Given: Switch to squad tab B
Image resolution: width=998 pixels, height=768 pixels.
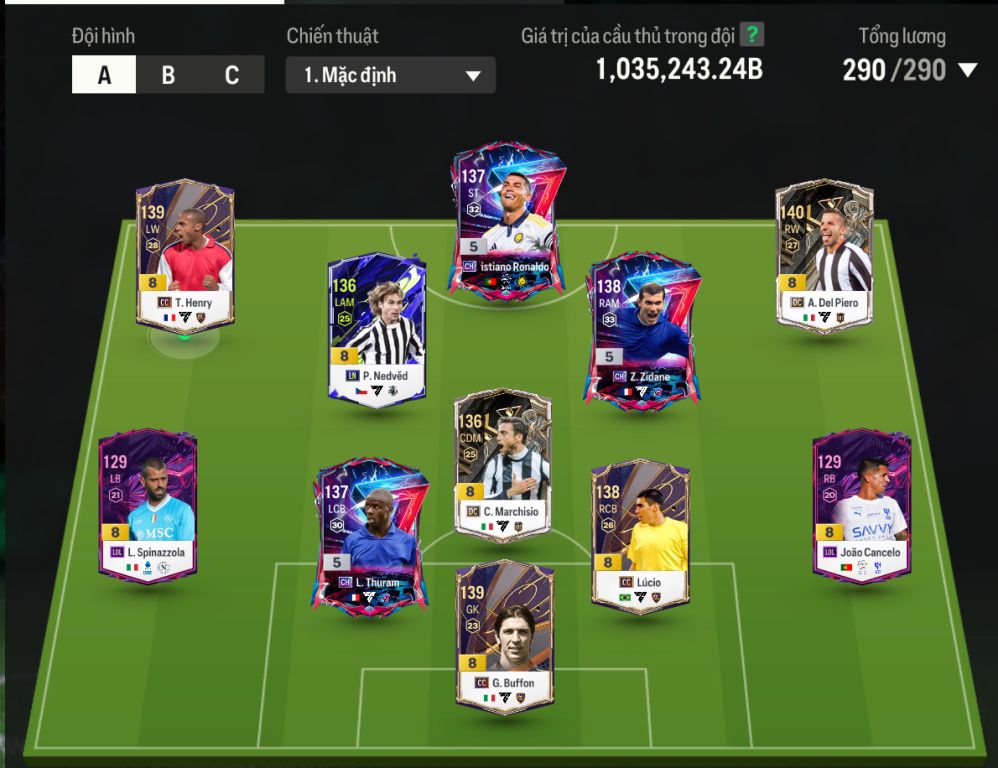Looking at the screenshot, I should (168, 75).
